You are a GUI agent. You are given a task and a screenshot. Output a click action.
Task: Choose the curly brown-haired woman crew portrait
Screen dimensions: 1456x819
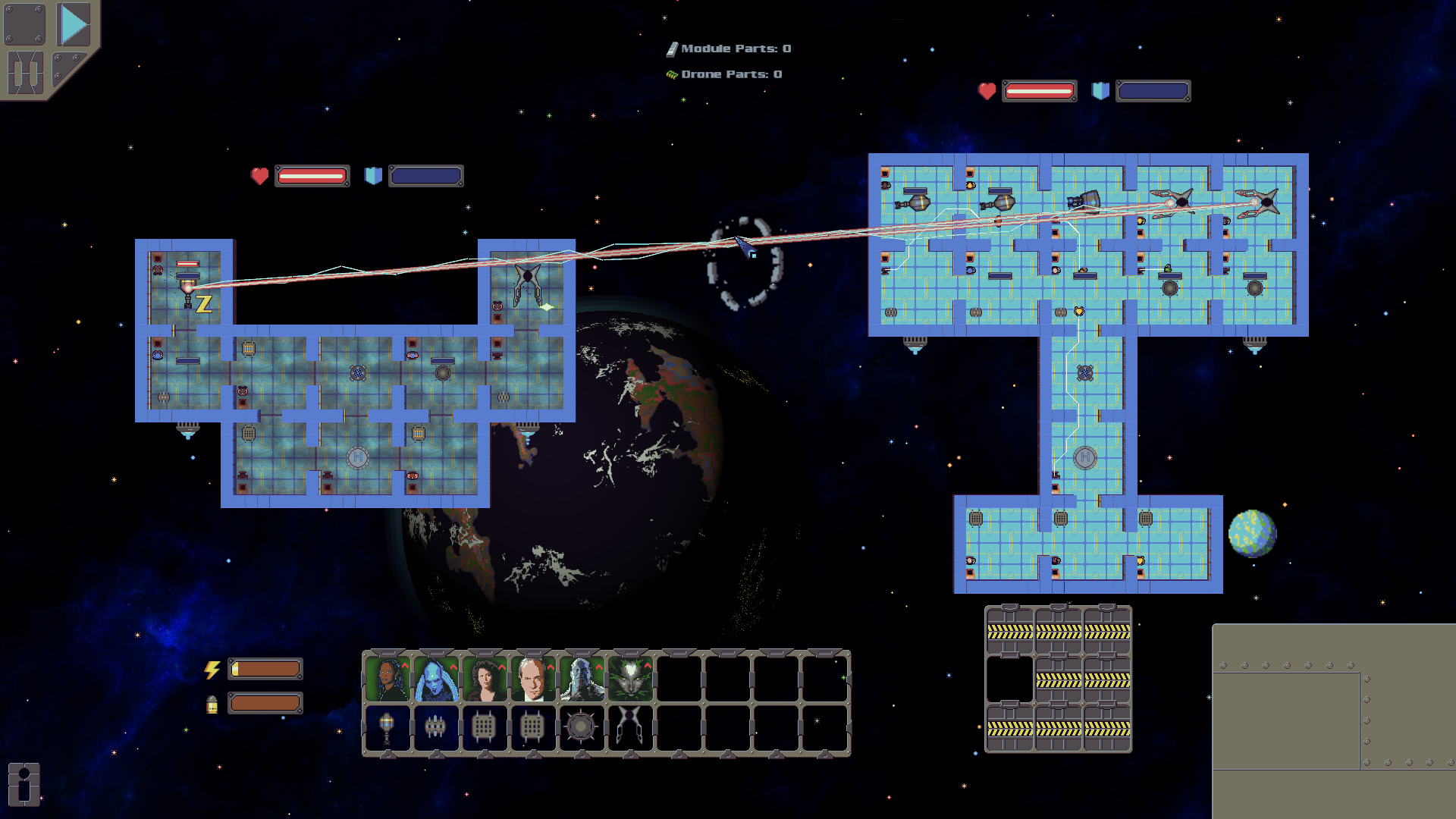pyautogui.click(x=485, y=678)
